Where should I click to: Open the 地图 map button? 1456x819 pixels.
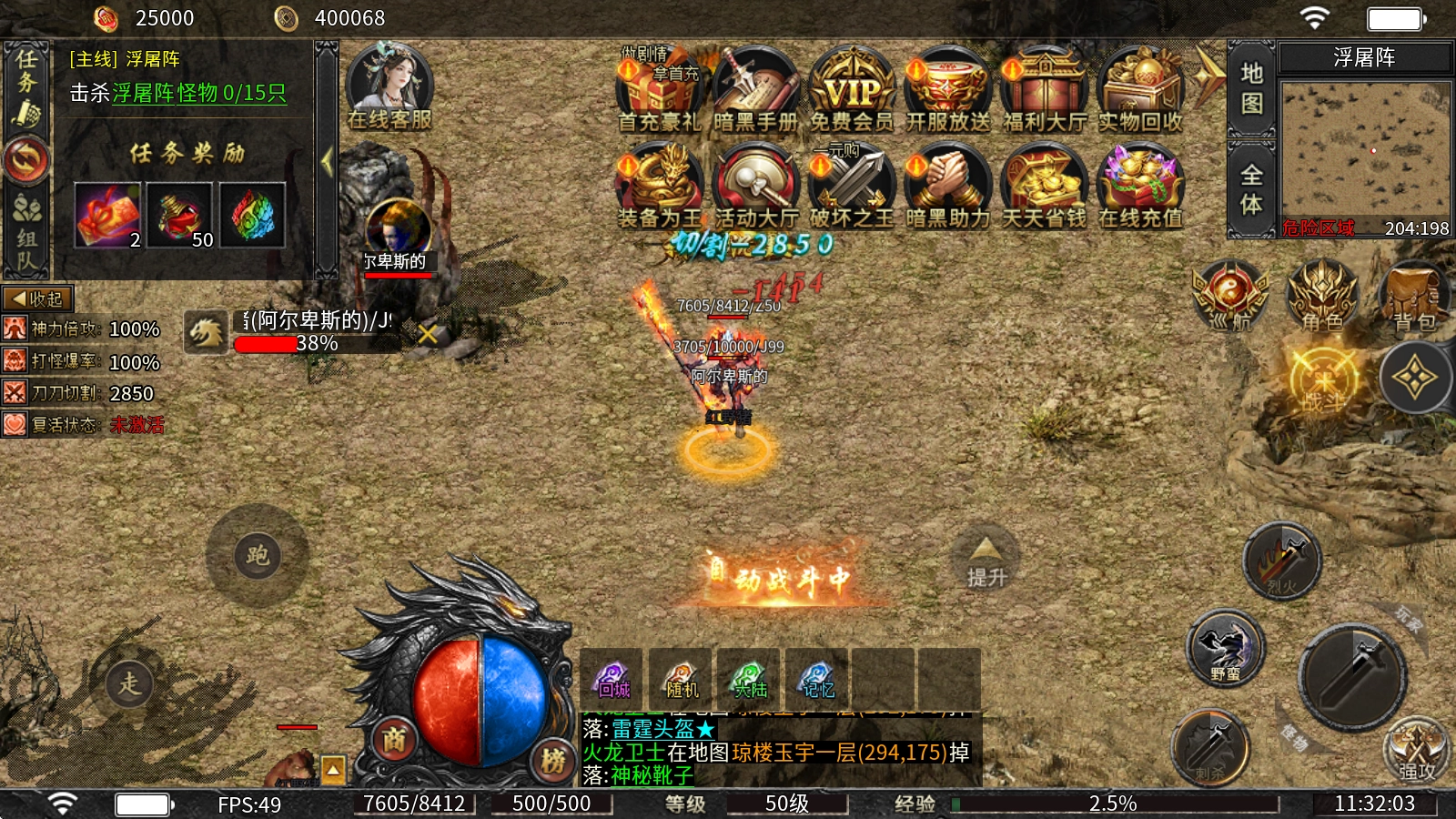[x=1251, y=88]
